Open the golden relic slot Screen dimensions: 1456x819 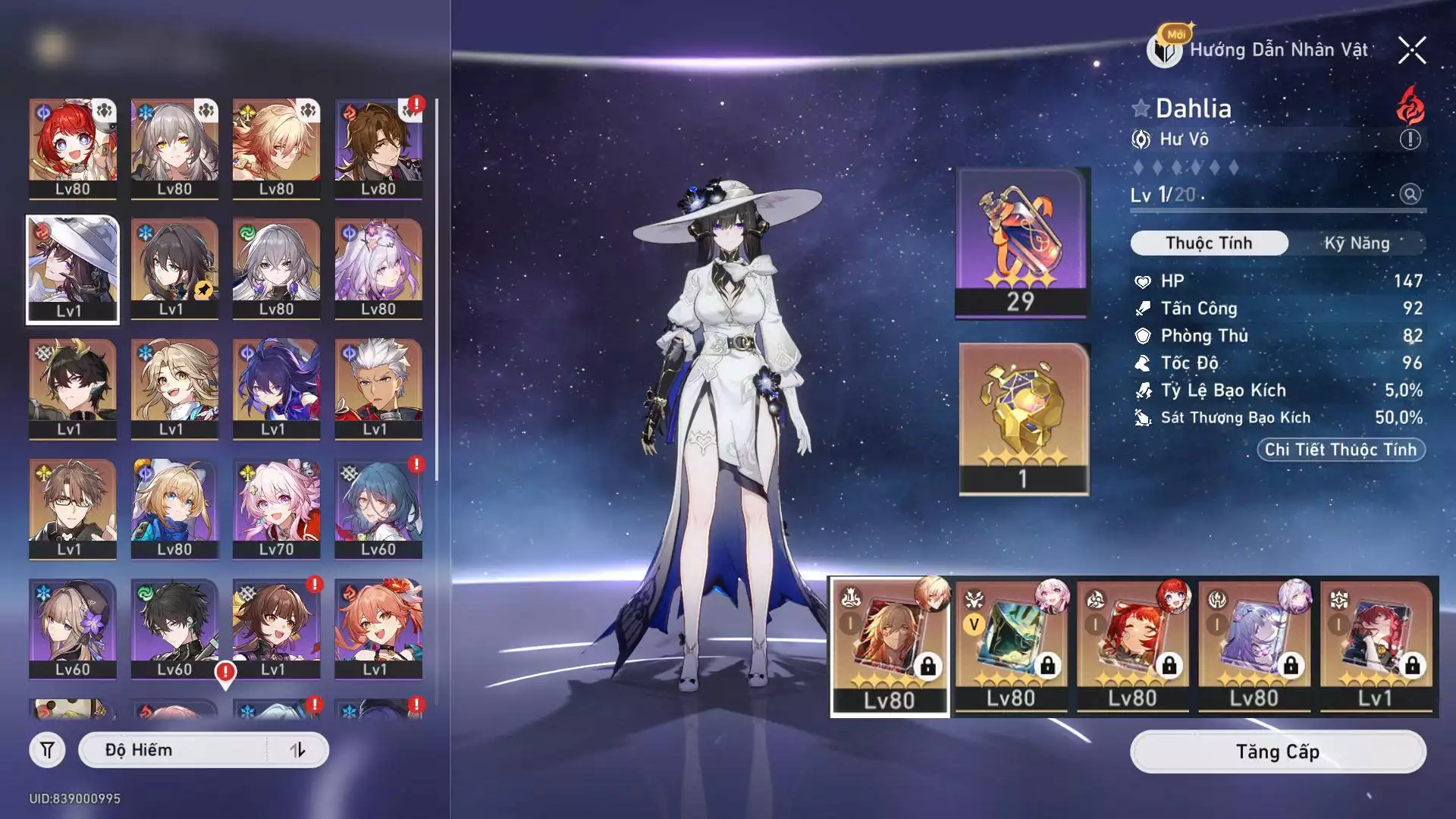[x=1023, y=418]
